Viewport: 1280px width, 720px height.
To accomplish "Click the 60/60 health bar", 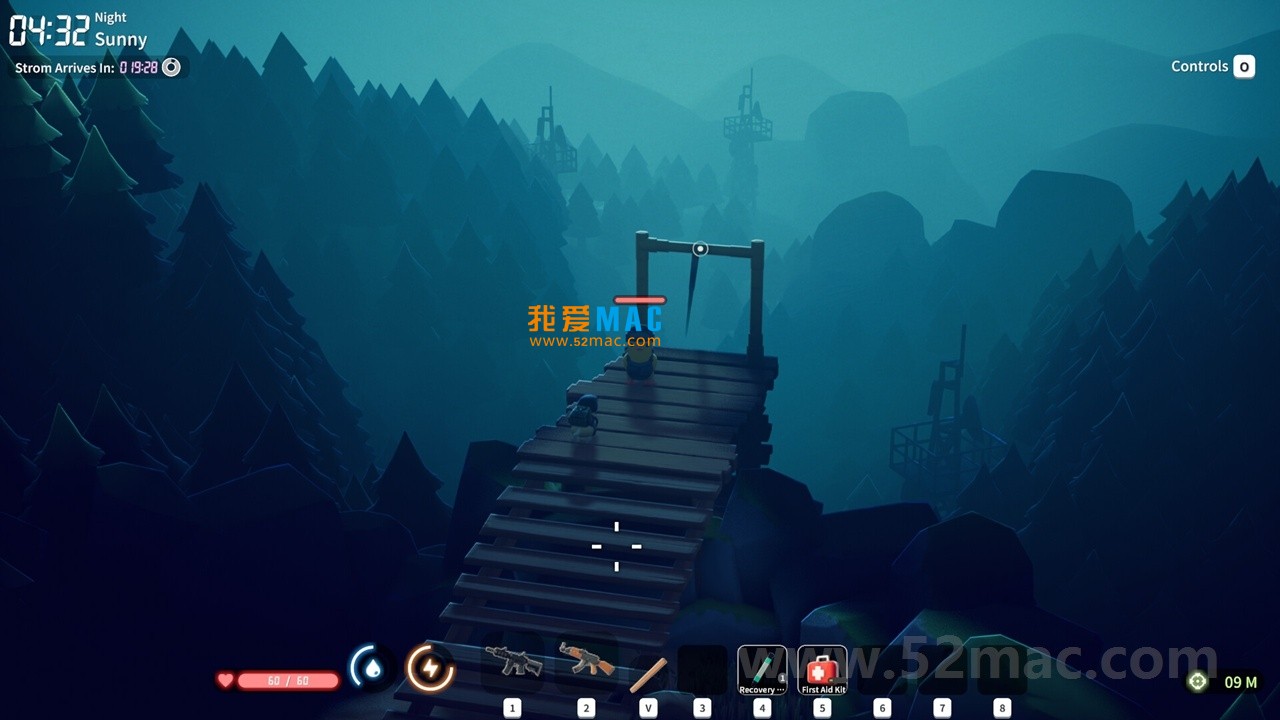I will pyautogui.click(x=290, y=680).
